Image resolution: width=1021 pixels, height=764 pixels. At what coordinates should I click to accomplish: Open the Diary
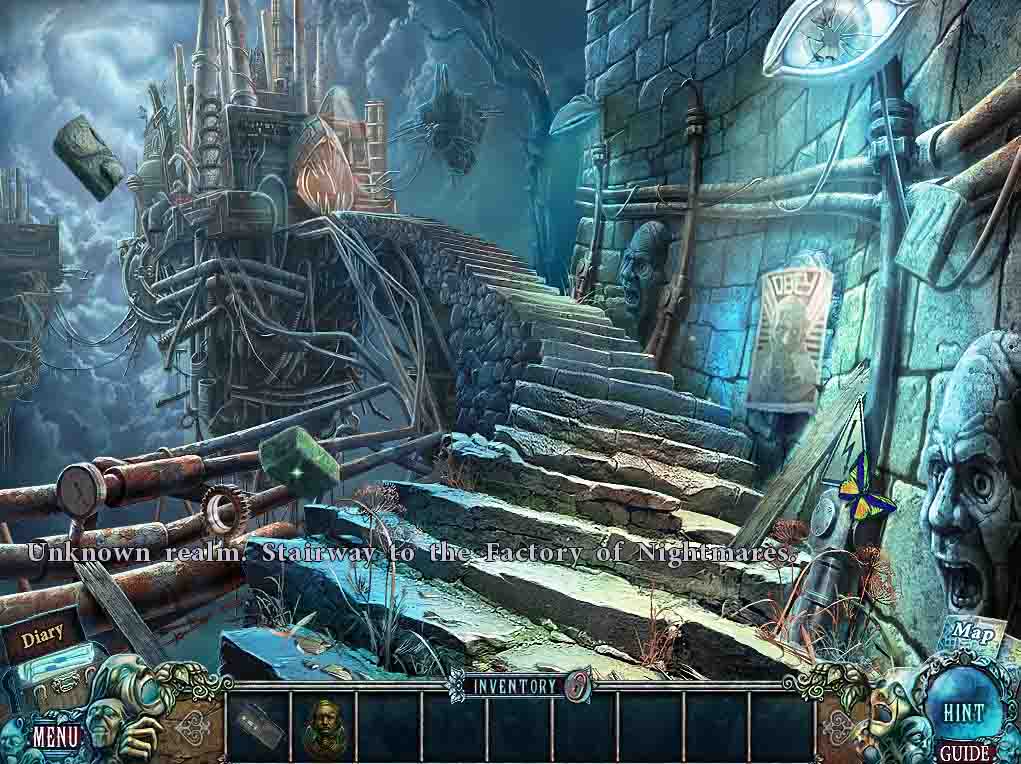[x=42, y=635]
